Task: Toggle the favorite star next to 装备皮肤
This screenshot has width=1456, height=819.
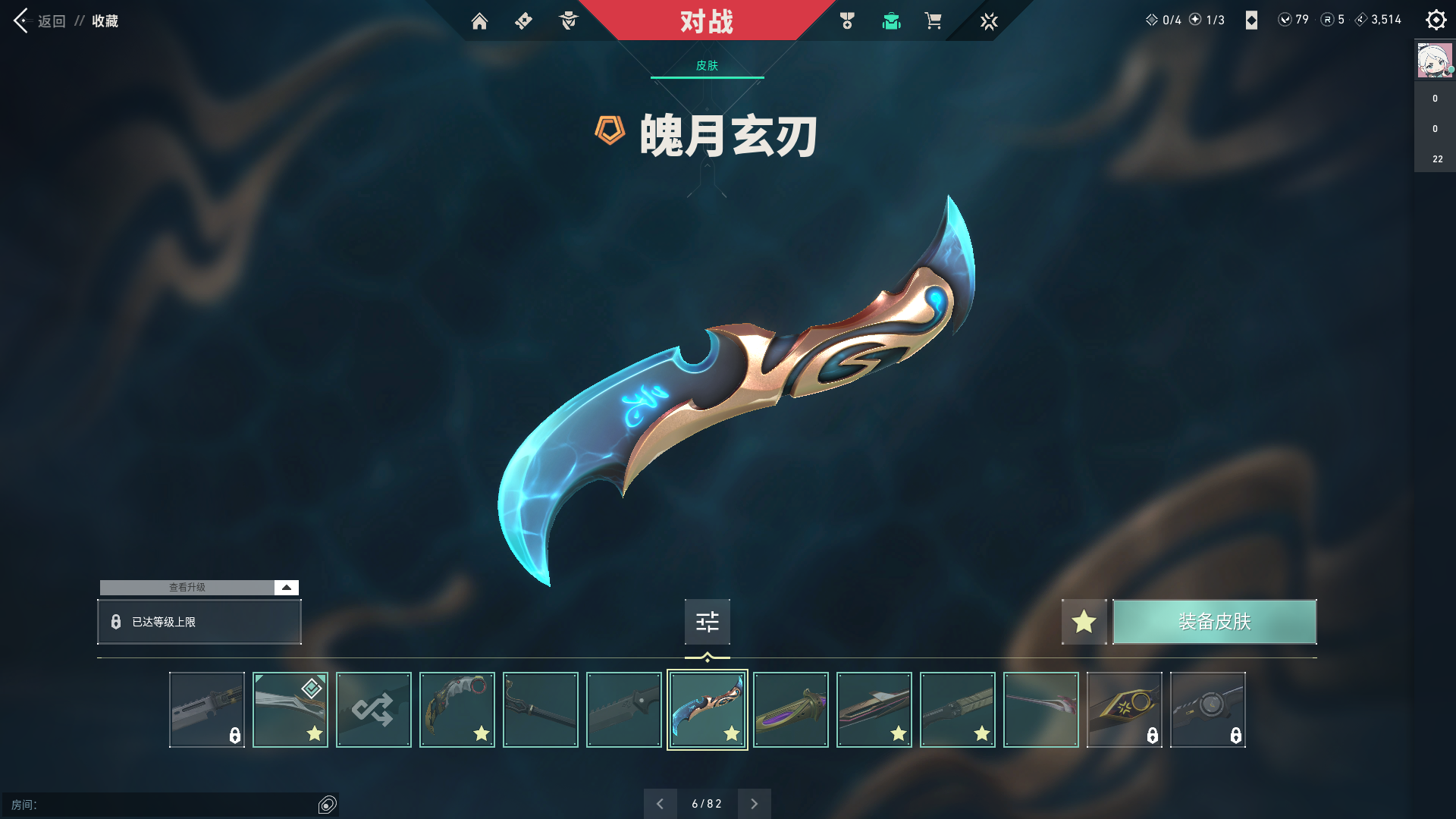Action: click(x=1084, y=621)
